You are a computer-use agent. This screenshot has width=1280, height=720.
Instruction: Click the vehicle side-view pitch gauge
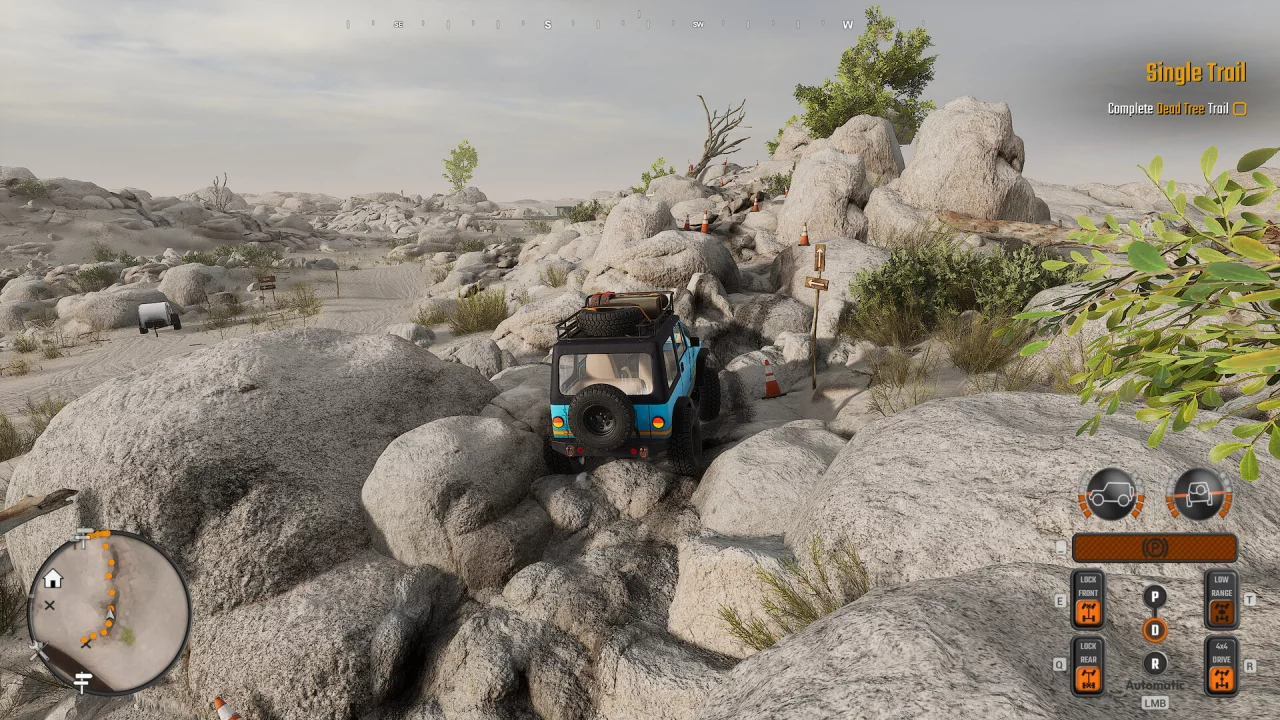pyautogui.click(x=1111, y=494)
